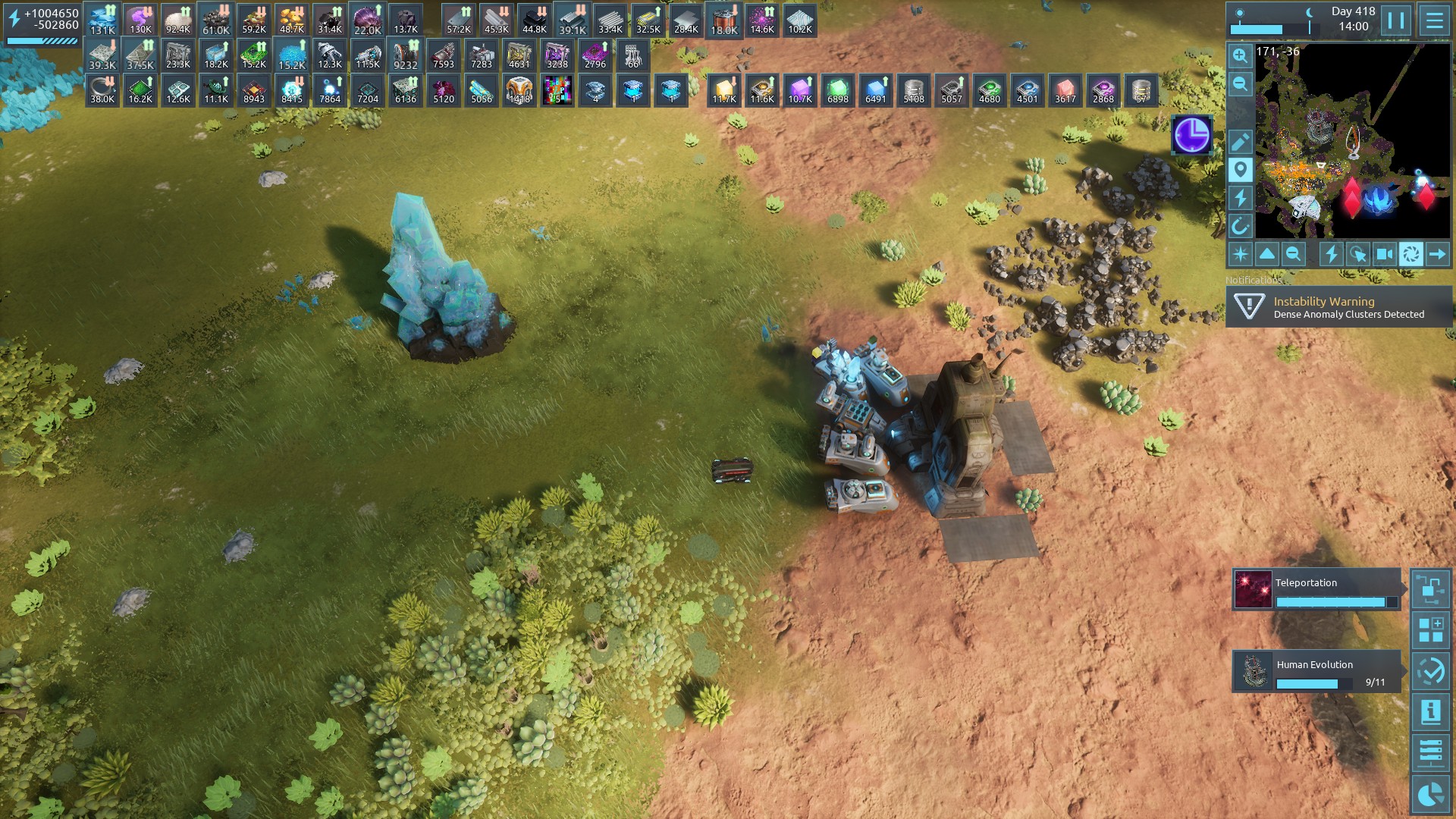The height and width of the screenshot is (819, 1456).
Task: Open the pie chart statistics button
Action: pyautogui.click(x=1431, y=794)
